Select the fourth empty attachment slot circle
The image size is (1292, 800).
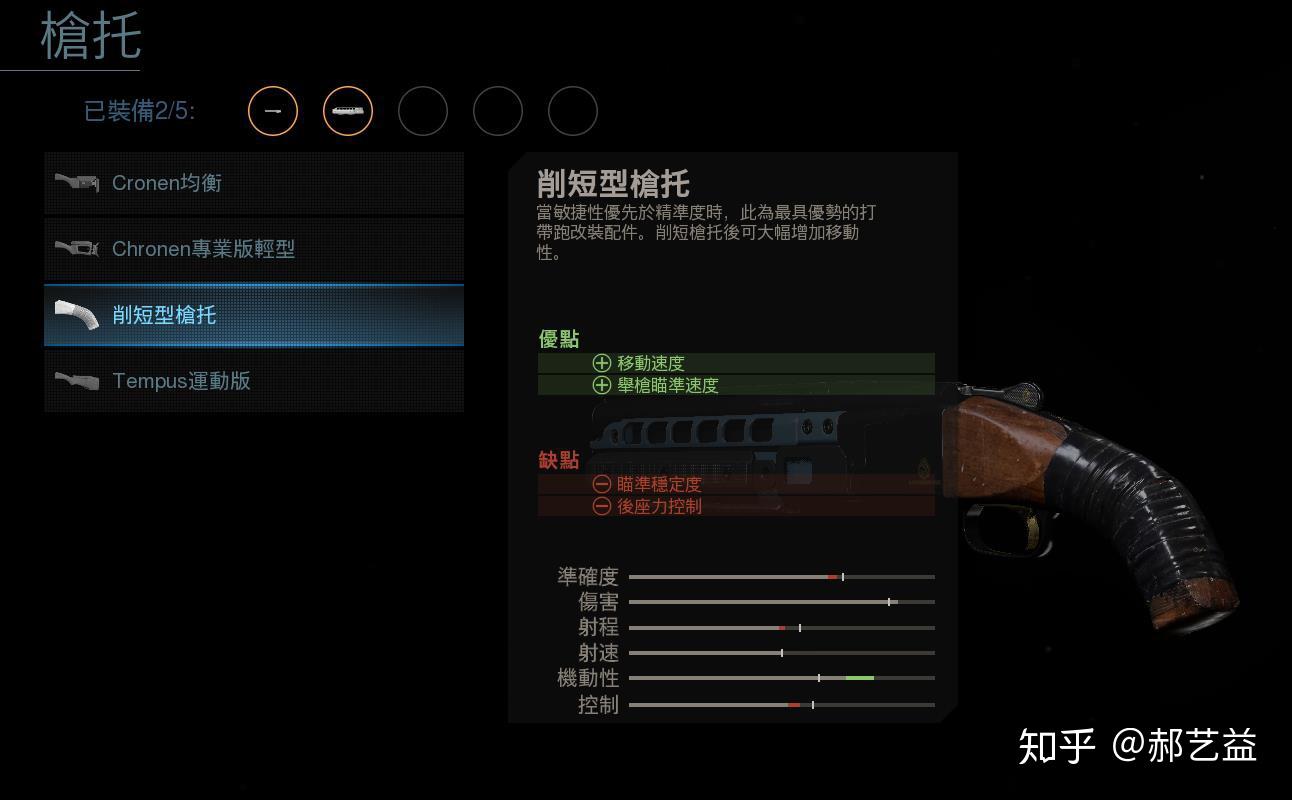click(497, 111)
